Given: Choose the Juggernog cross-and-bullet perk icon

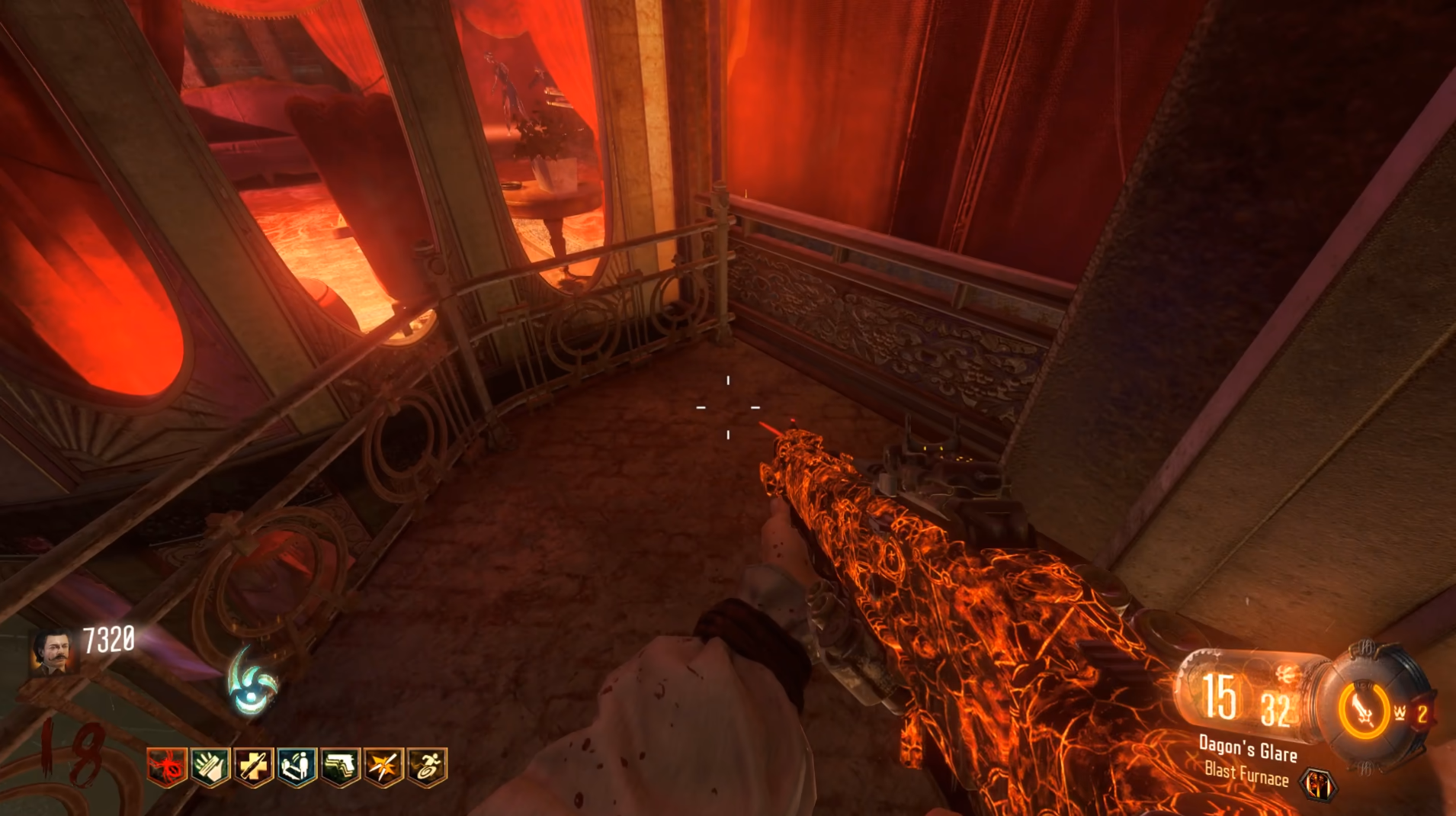Looking at the screenshot, I should [253, 766].
